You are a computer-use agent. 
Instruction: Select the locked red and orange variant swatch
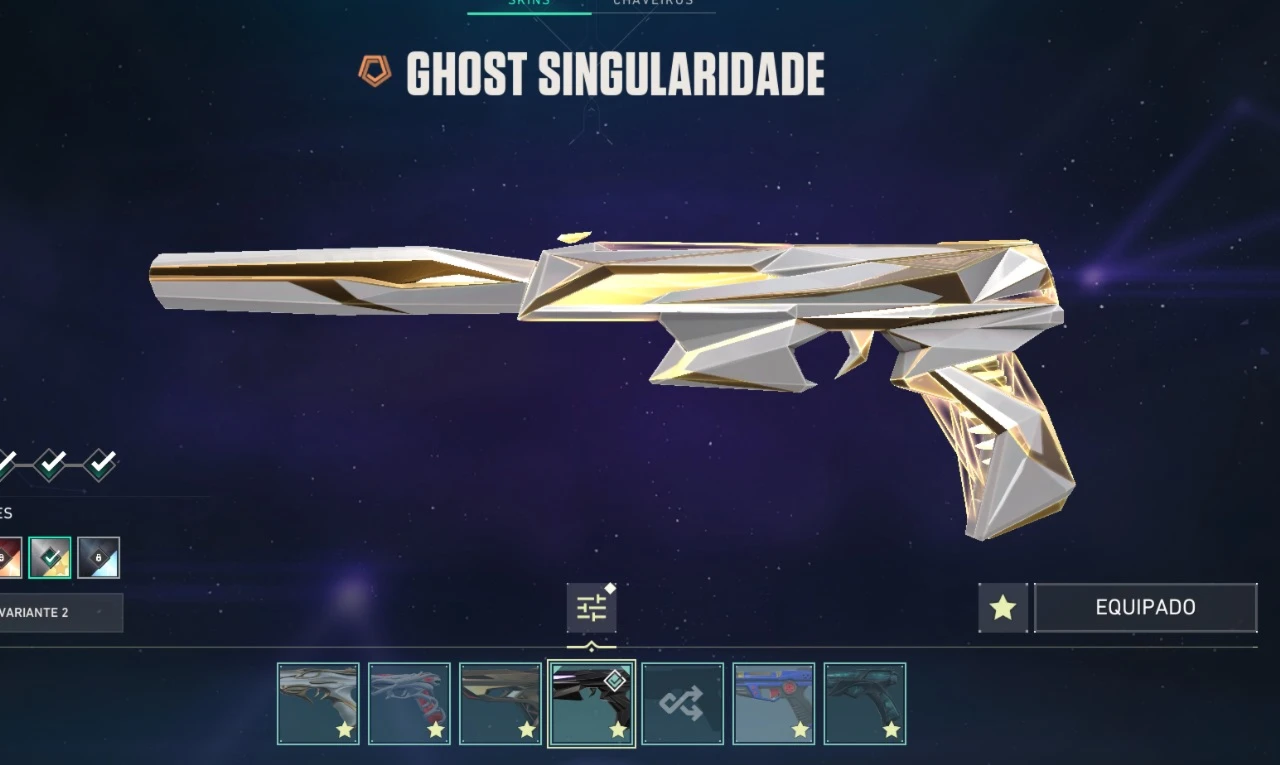pos(8,558)
